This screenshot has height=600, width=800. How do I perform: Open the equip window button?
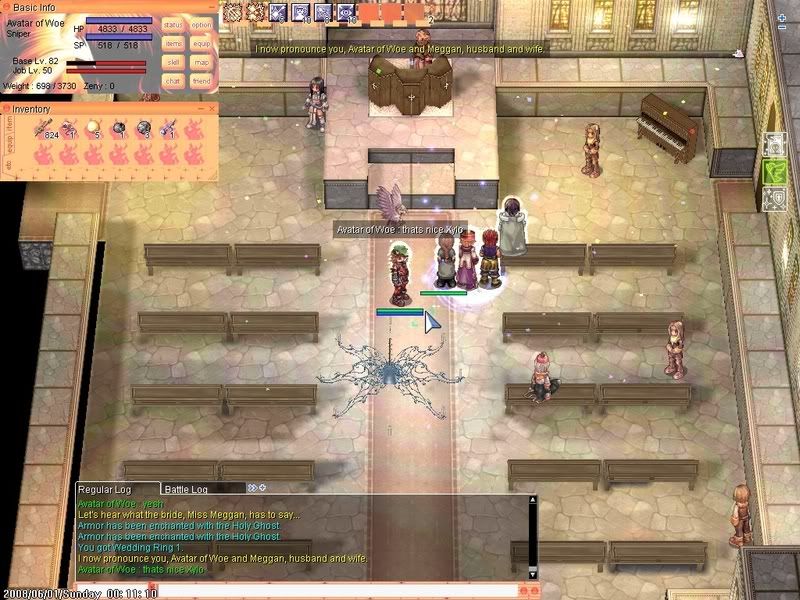click(202, 43)
